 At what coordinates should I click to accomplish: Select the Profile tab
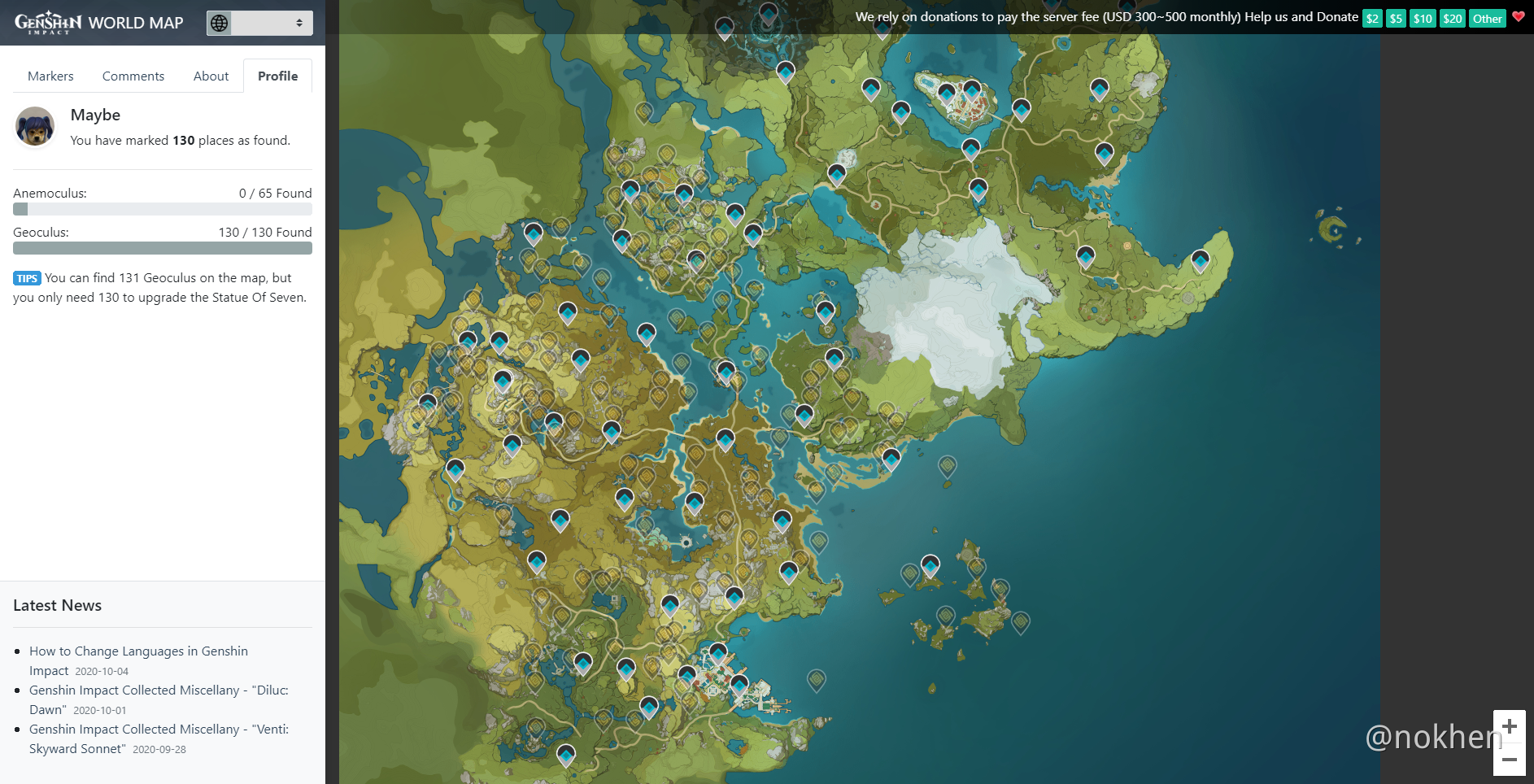click(277, 76)
